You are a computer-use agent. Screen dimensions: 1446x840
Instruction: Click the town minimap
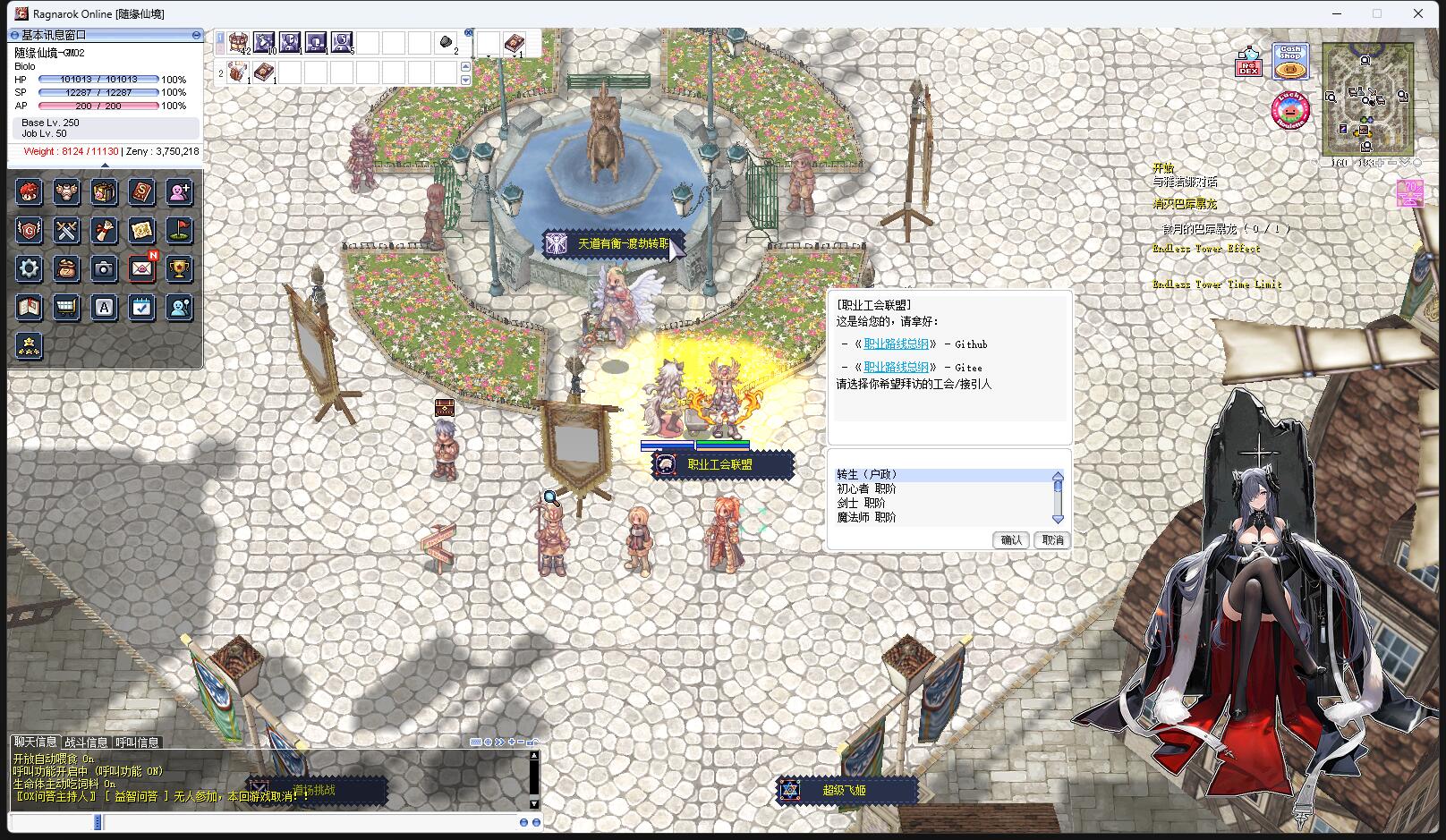click(x=1366, y=97)
